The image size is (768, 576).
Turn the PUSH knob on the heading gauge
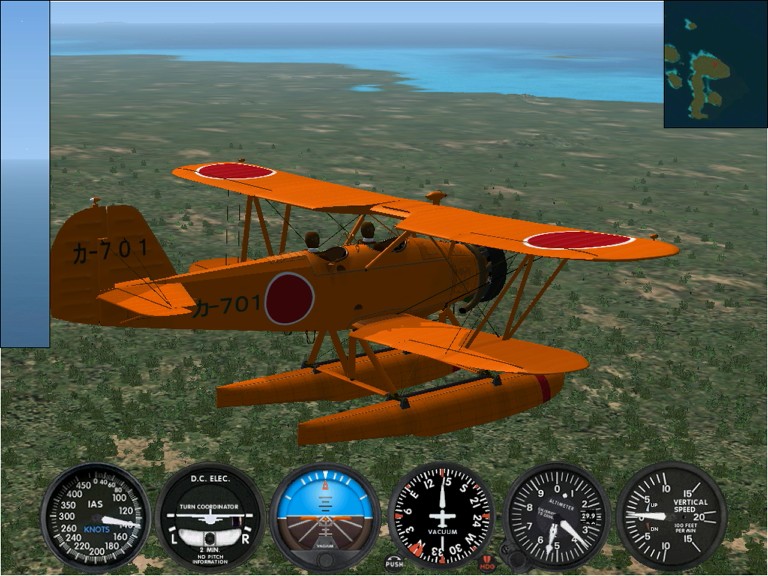[x=394, y=563]
